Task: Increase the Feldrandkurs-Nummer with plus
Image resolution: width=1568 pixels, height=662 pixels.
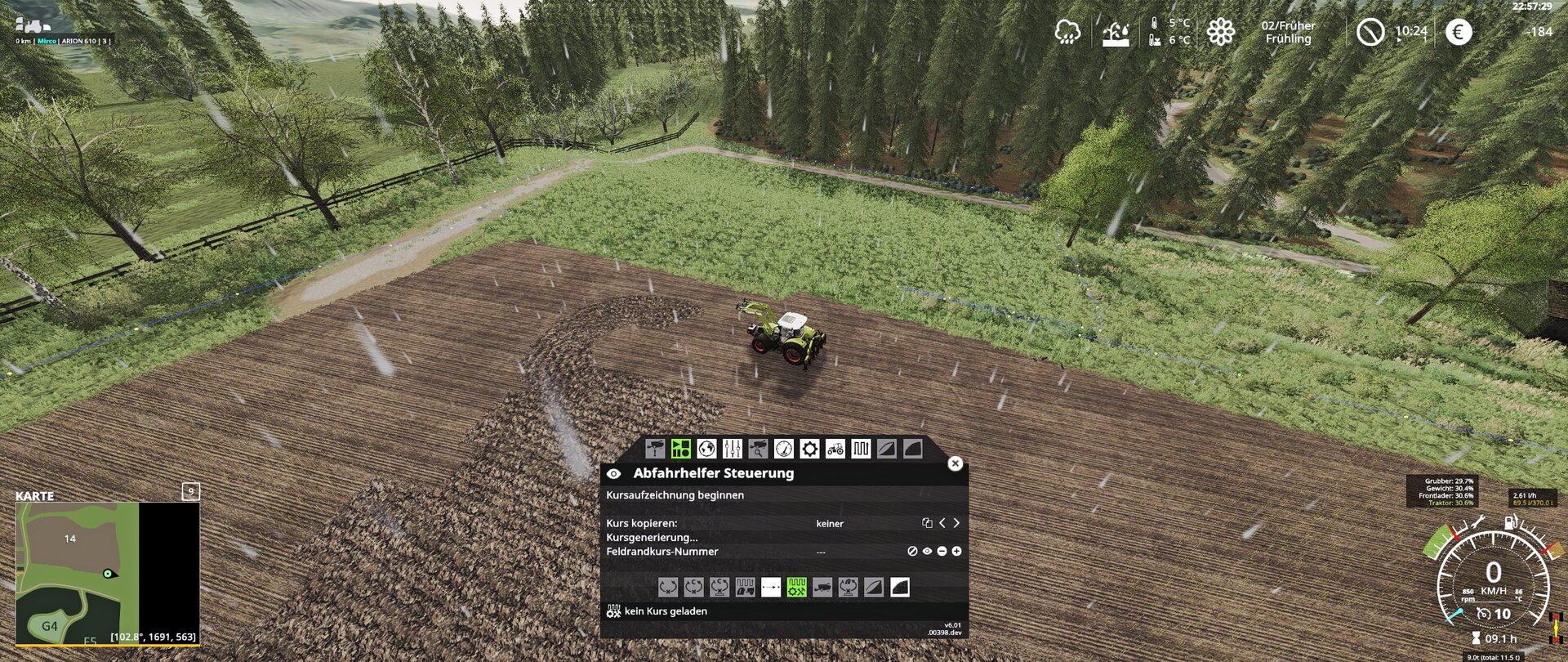Action: coord(956,552)
